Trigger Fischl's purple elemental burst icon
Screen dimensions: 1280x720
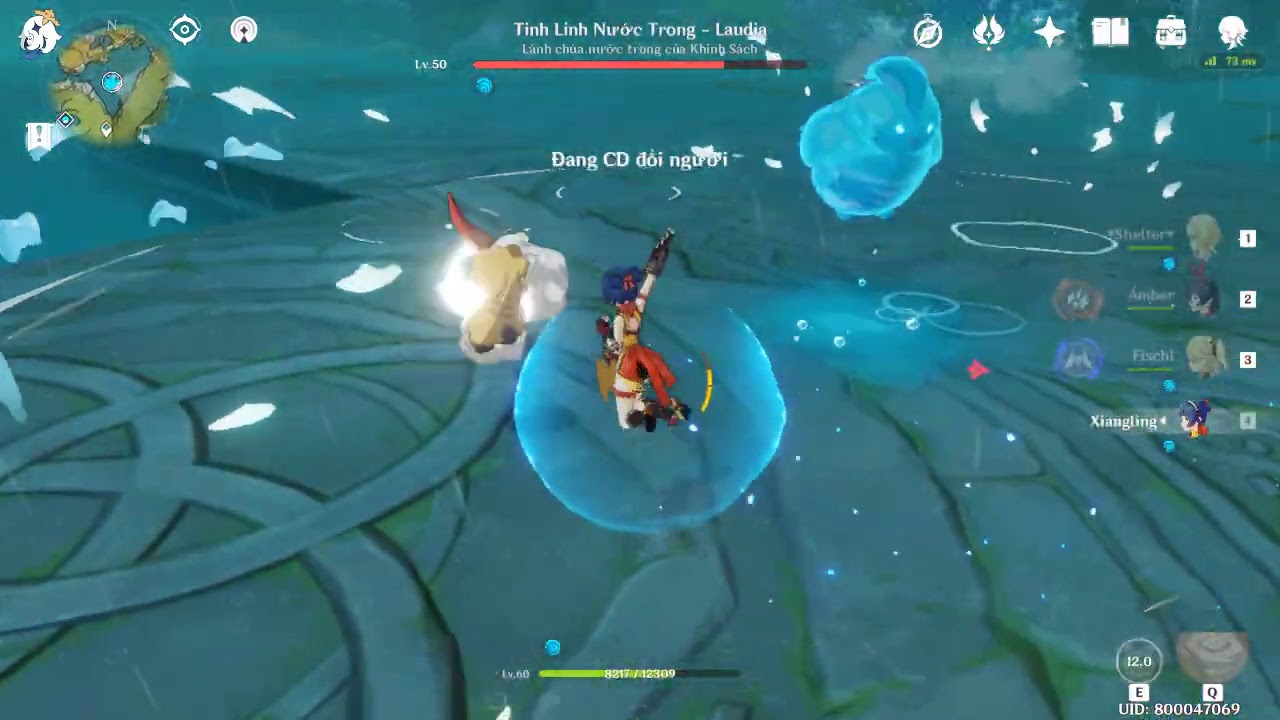coord(1078,359)
